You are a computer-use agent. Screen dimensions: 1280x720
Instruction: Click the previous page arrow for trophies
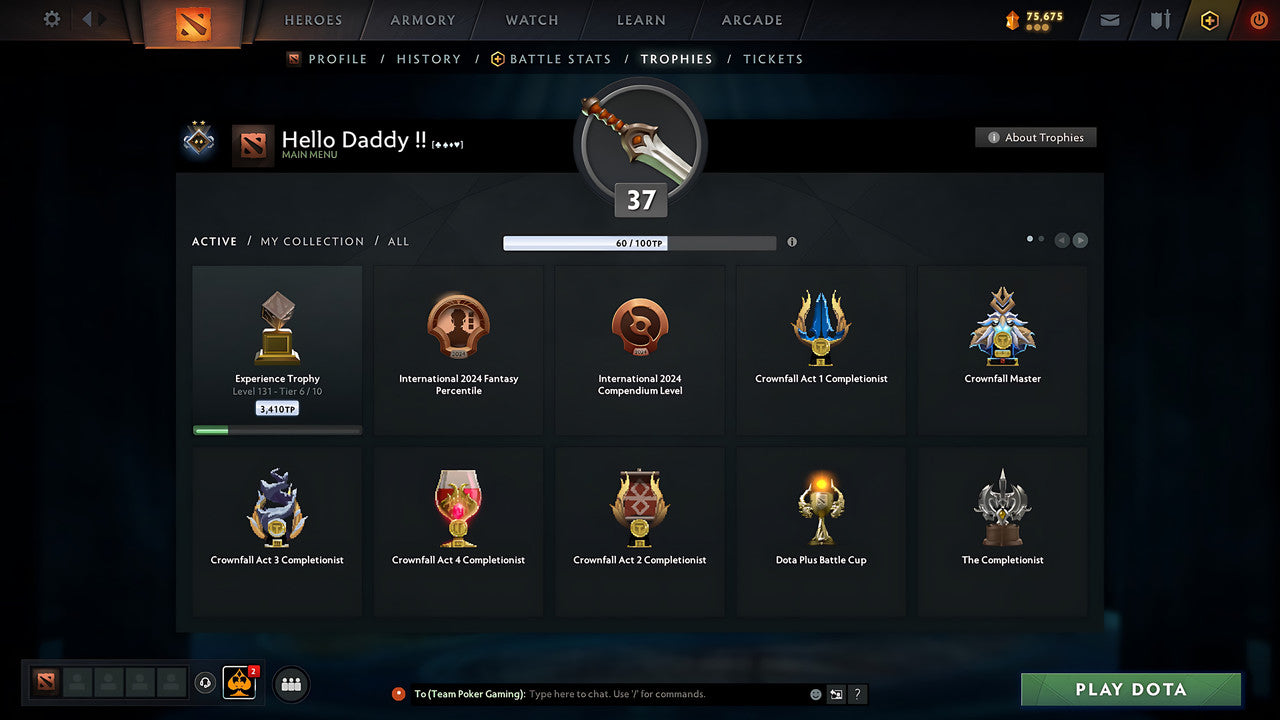[x=1062, y=240]
